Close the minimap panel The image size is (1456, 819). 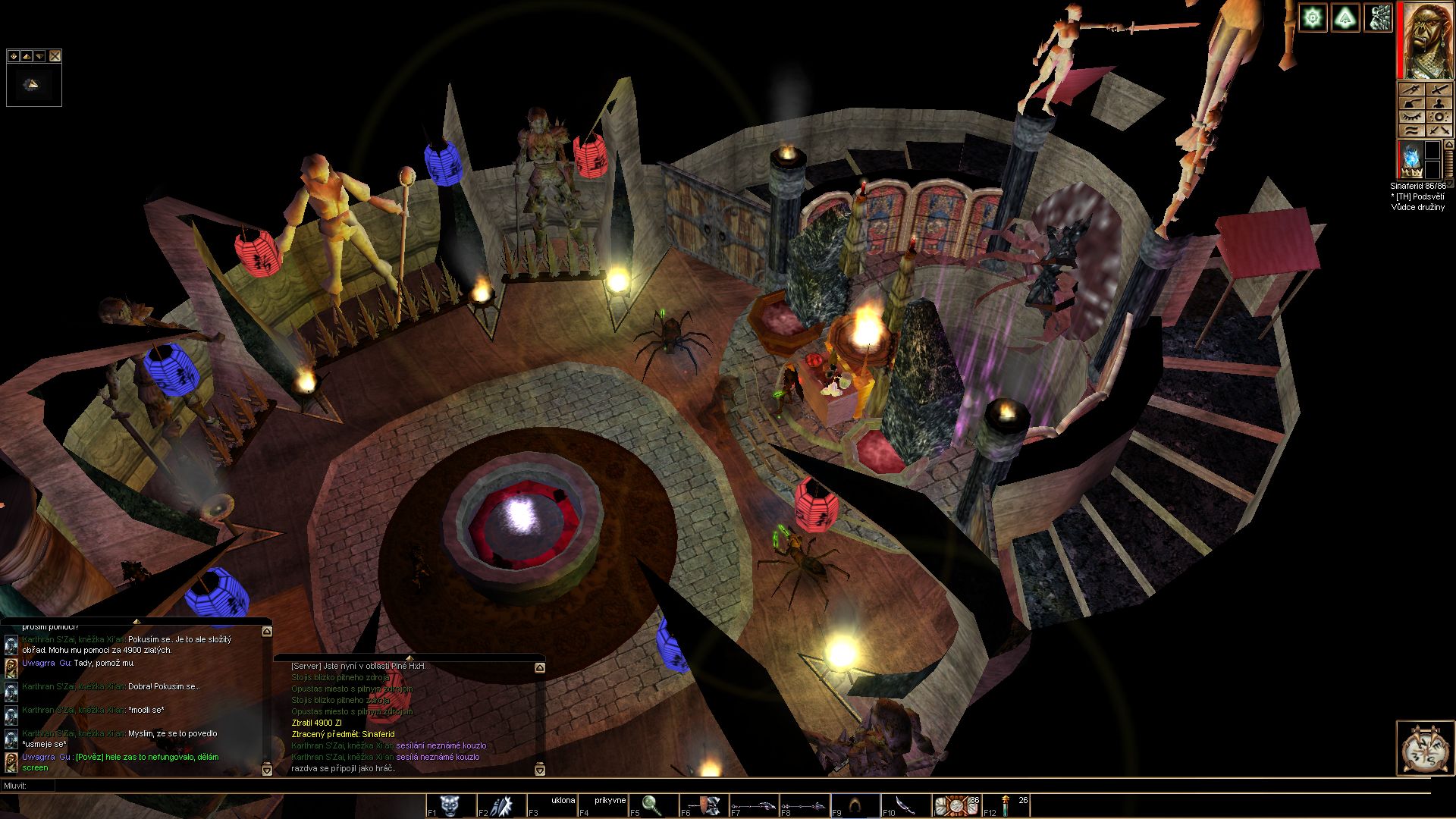coord(55,56)
